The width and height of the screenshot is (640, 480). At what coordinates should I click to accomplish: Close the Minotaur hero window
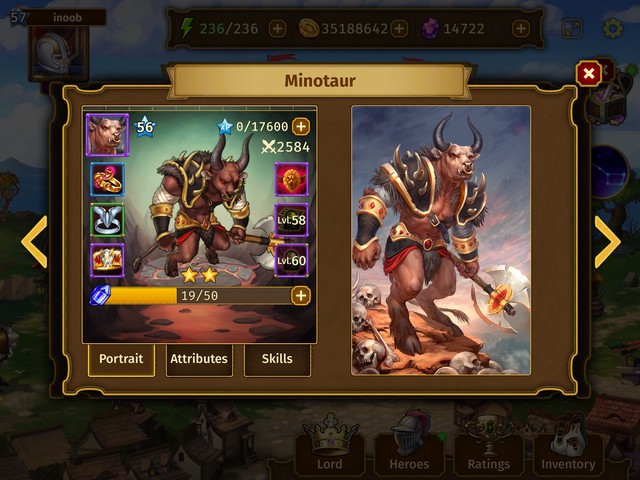(x=589, y=73)
